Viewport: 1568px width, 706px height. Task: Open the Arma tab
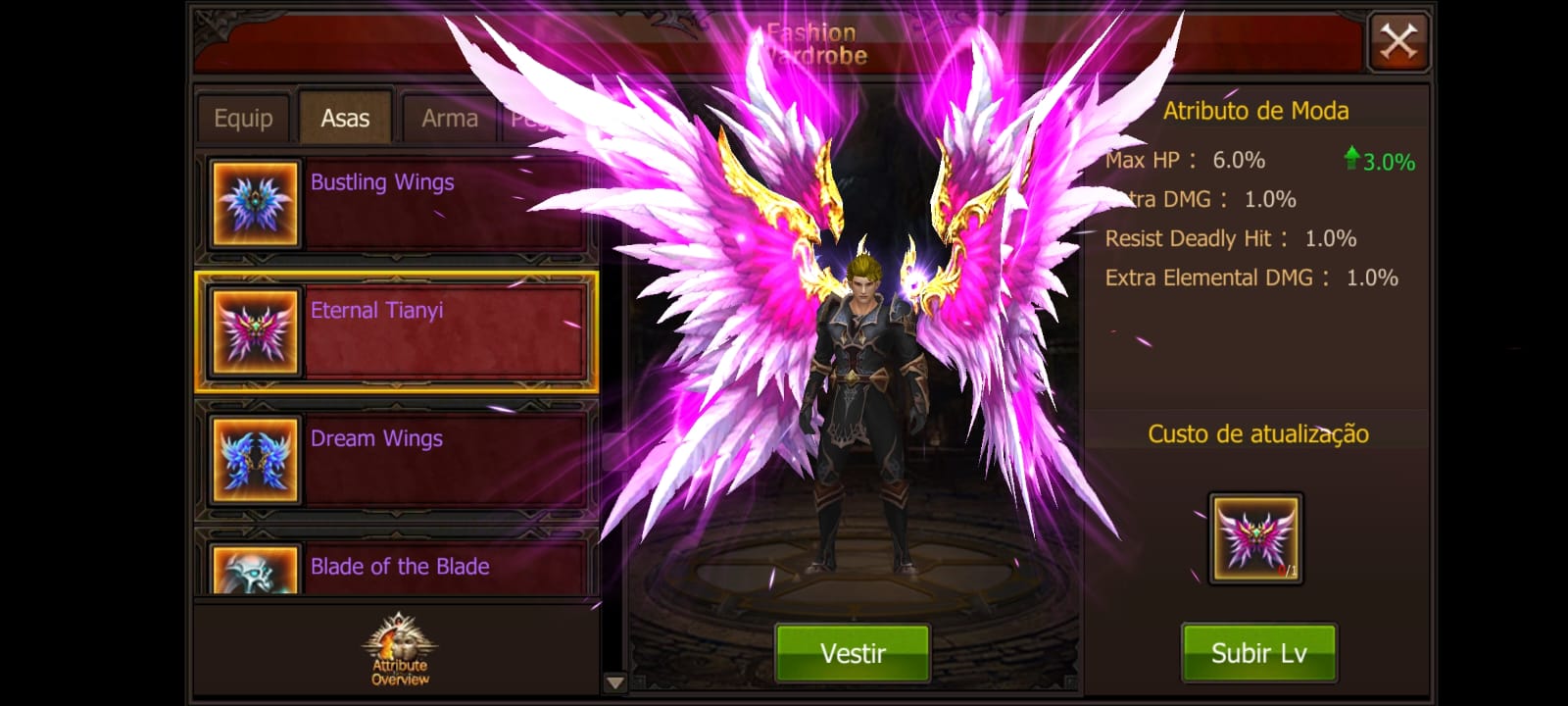click(450, 119)
